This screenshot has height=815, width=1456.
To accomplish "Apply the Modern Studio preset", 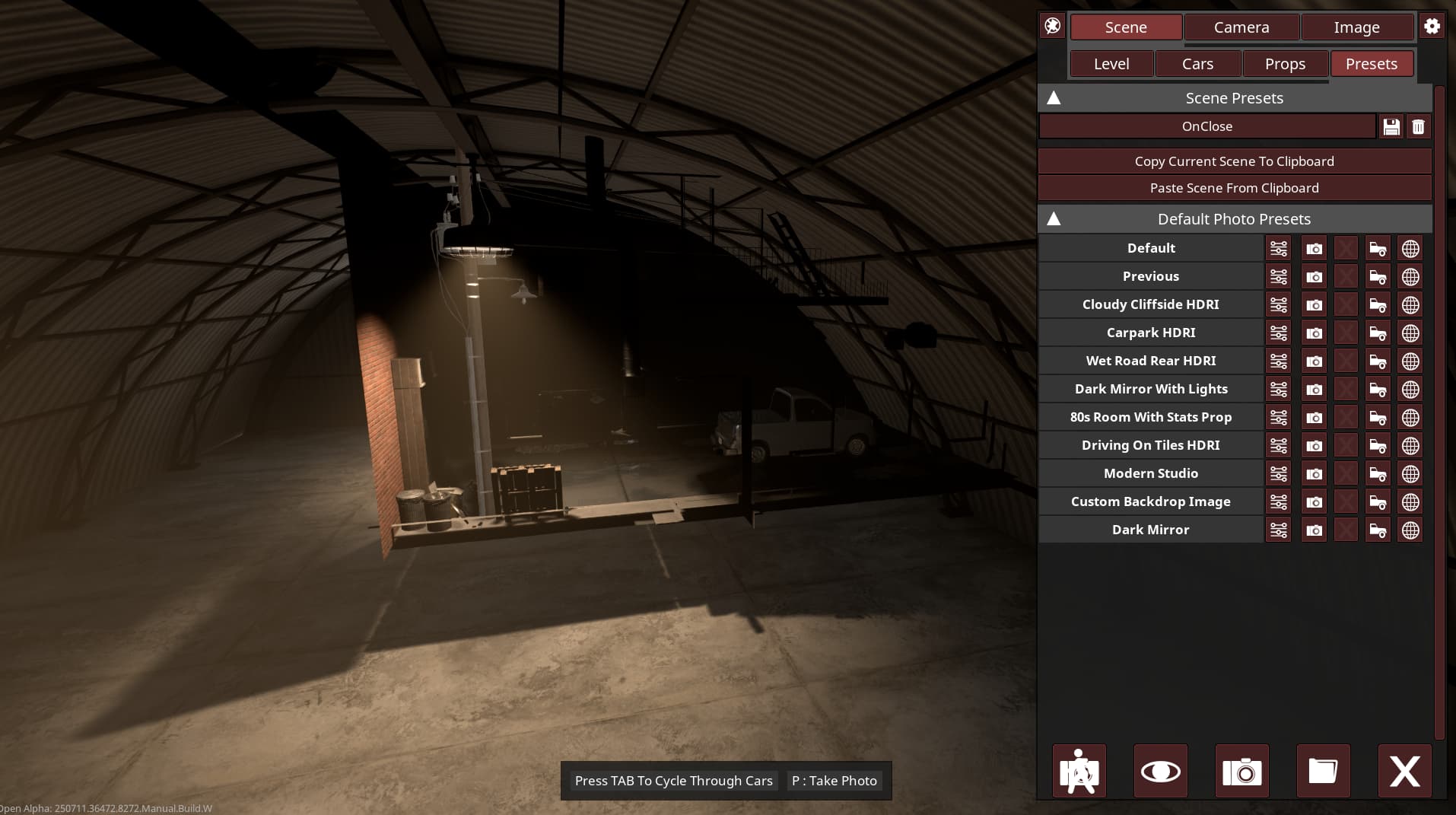I will (x=1150, y=473).
